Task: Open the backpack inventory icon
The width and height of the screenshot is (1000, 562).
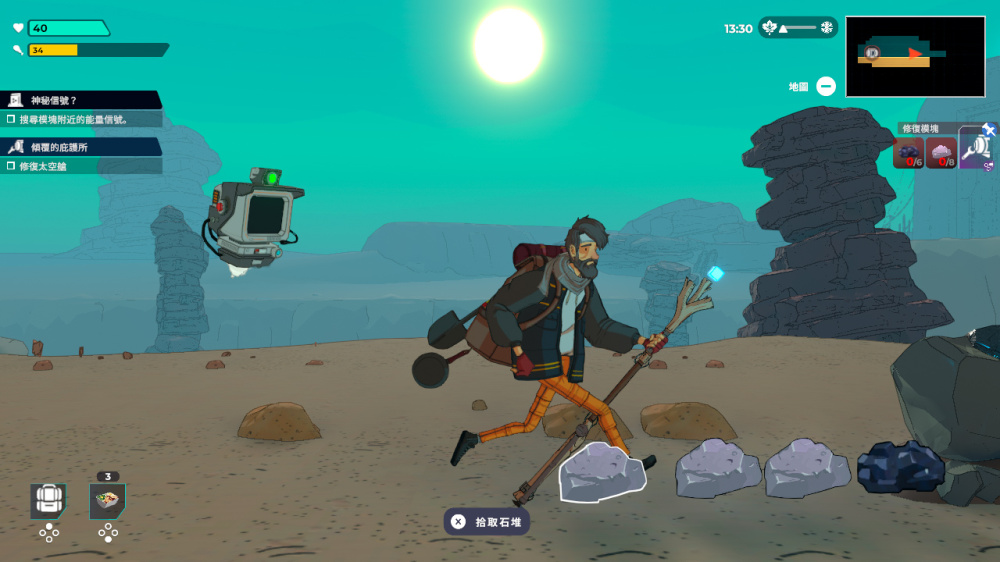Action: click(47, 499)
